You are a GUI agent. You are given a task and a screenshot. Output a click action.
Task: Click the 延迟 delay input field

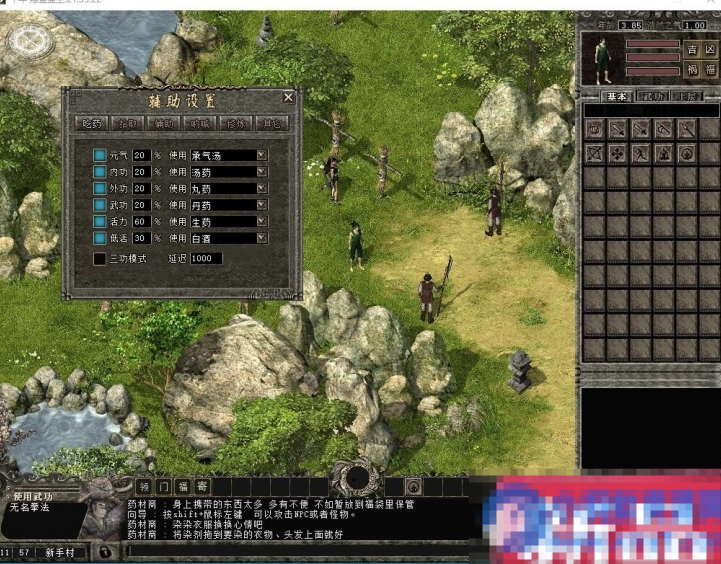(206, 258)
